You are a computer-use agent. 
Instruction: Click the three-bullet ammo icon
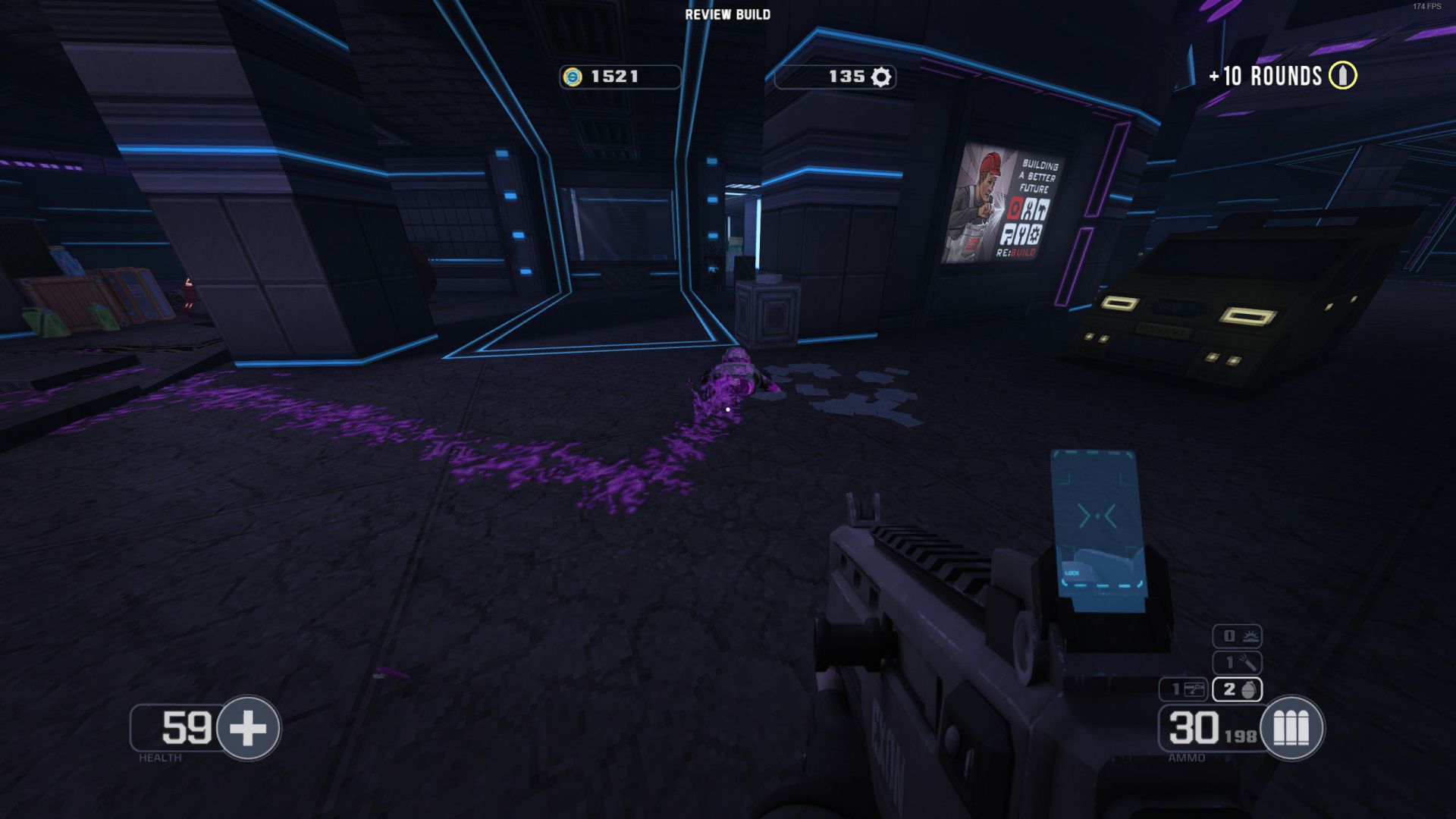coord(1291,728)
